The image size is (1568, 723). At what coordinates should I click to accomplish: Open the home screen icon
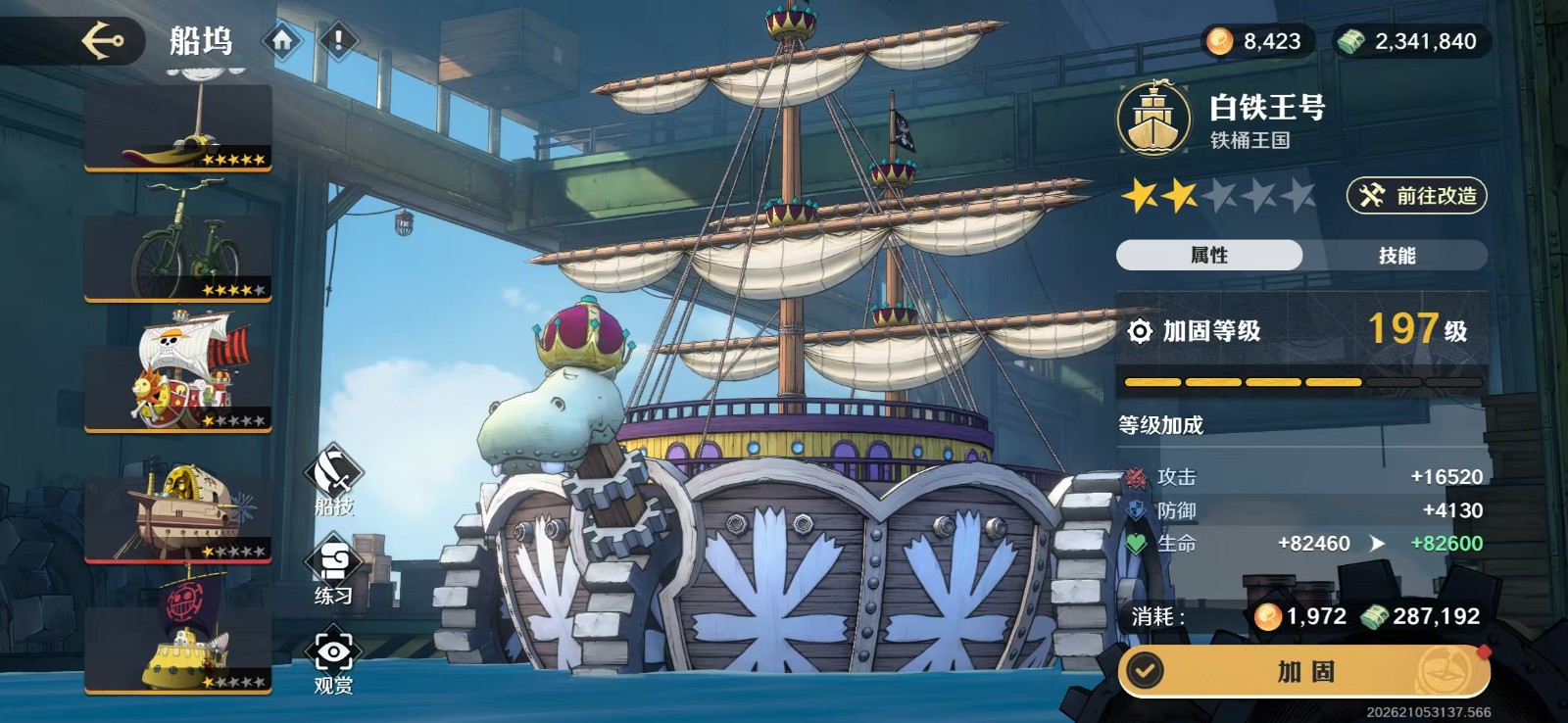pos(282,41)
